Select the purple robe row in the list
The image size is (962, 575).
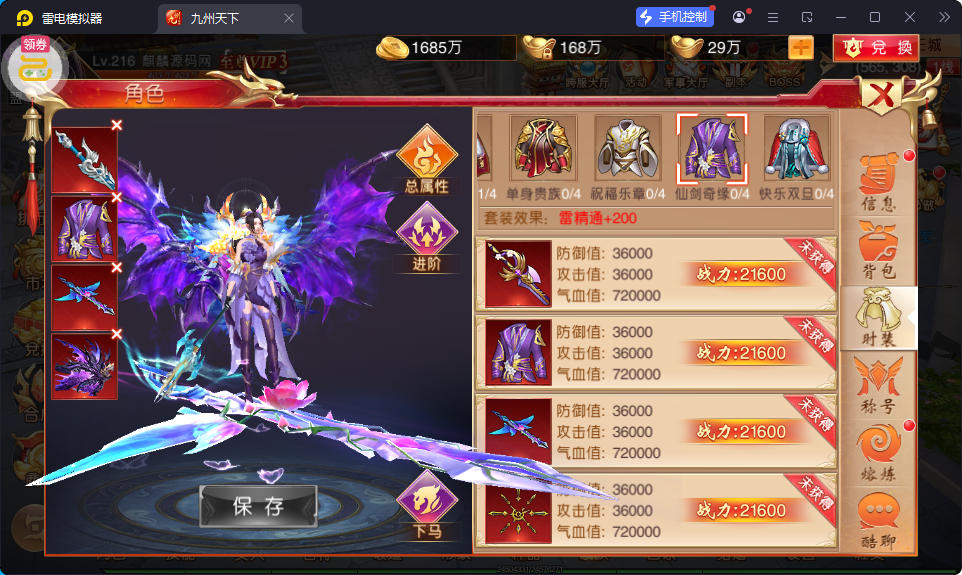pos(655,353)
